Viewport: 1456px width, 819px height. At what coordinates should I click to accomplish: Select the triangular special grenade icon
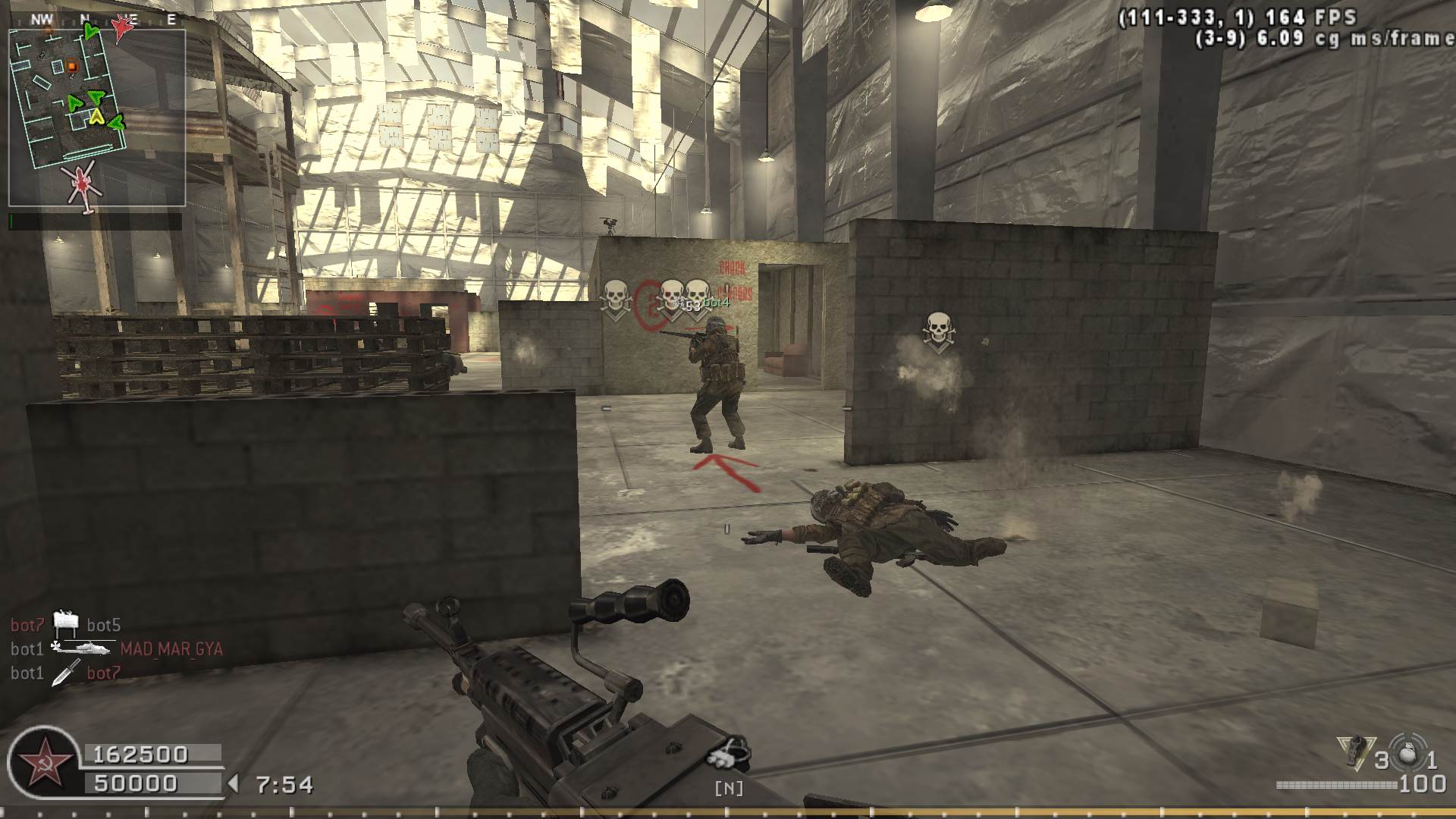click(x=1355, y=752)
